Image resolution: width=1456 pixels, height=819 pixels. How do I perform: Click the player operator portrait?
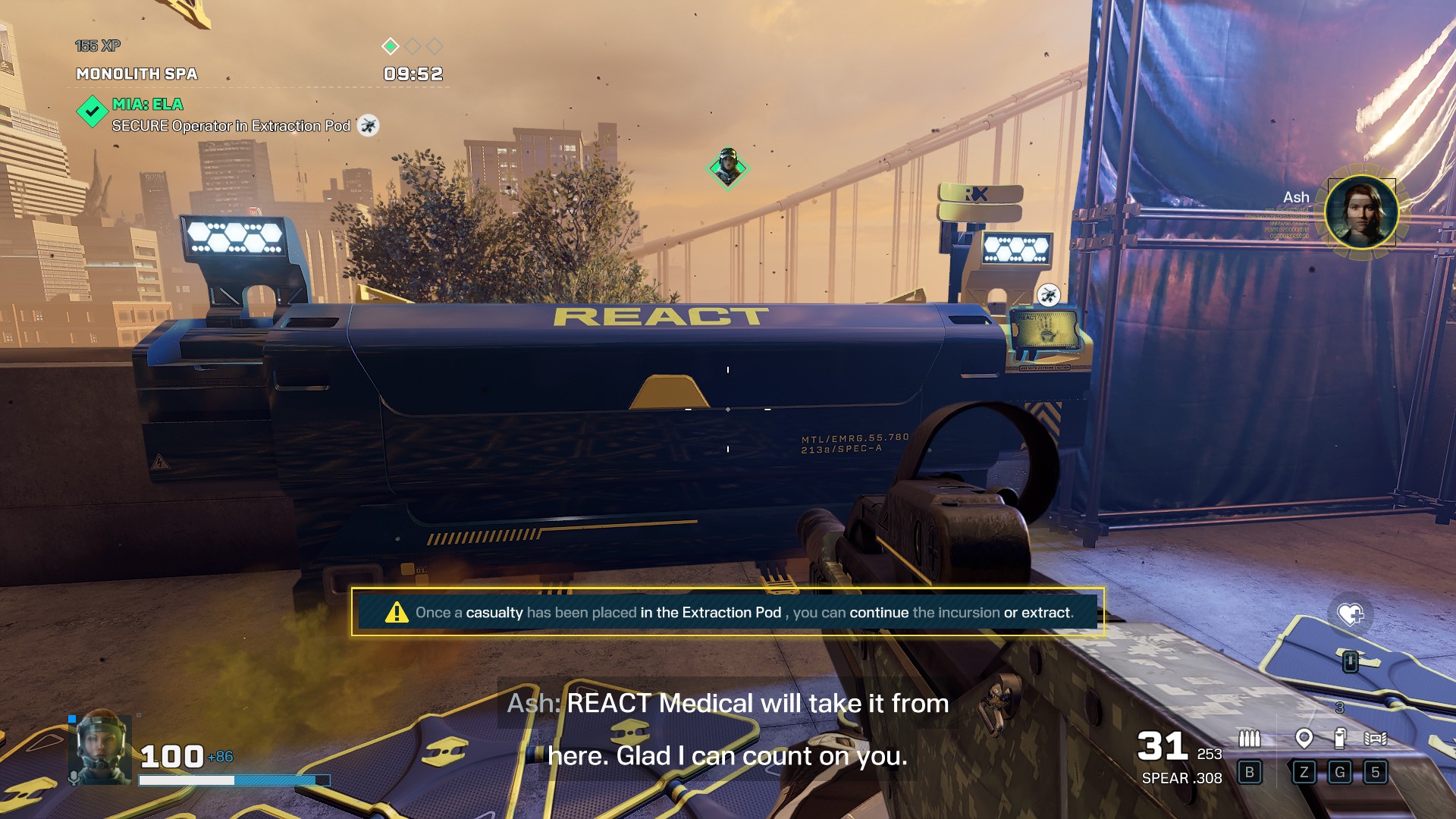tap(99, 747)
